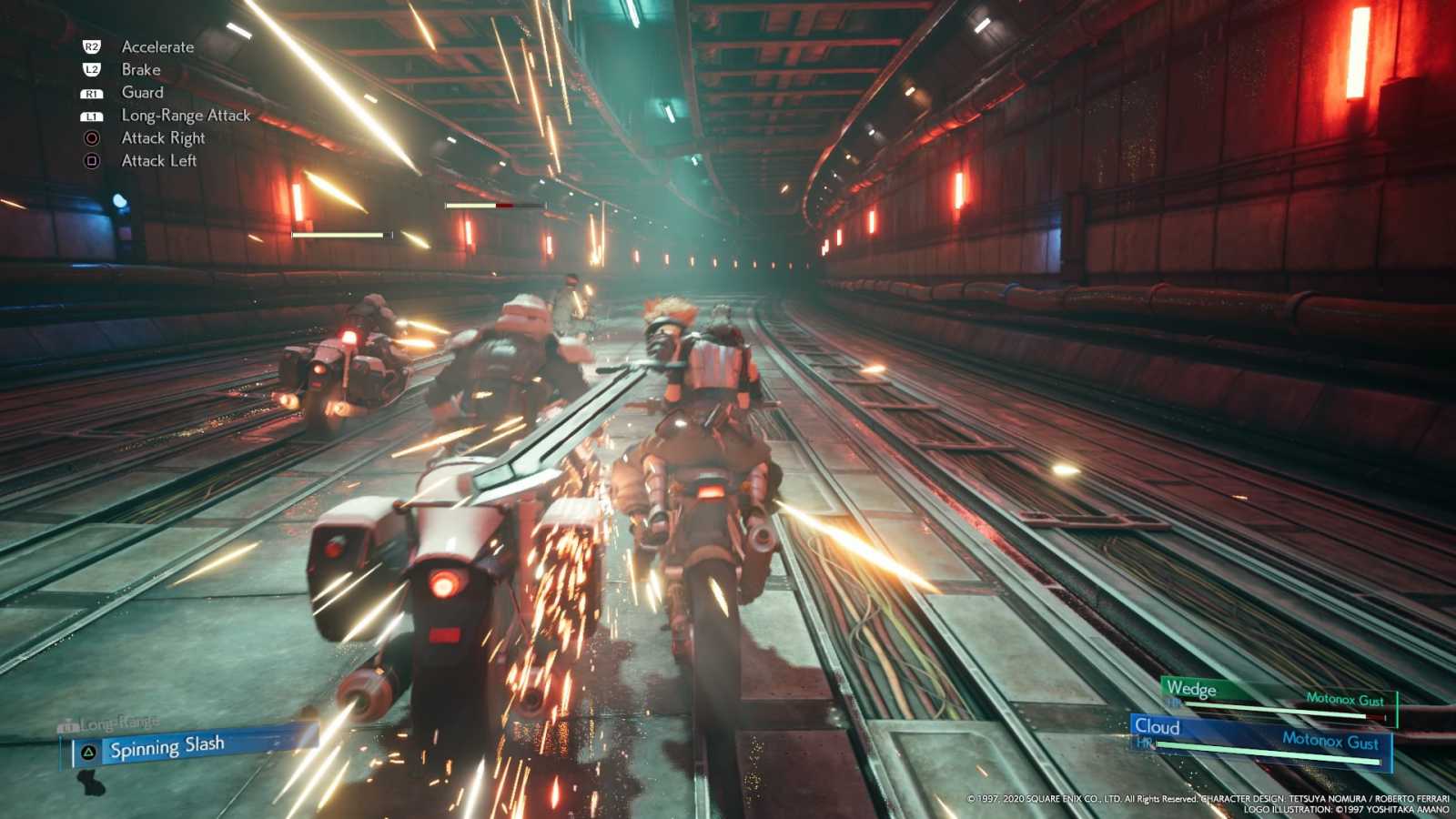The width and height of the screenshot is (1456, 819).
Task: Click the L2 Brake button icon
Action: [x=91, y=69]
